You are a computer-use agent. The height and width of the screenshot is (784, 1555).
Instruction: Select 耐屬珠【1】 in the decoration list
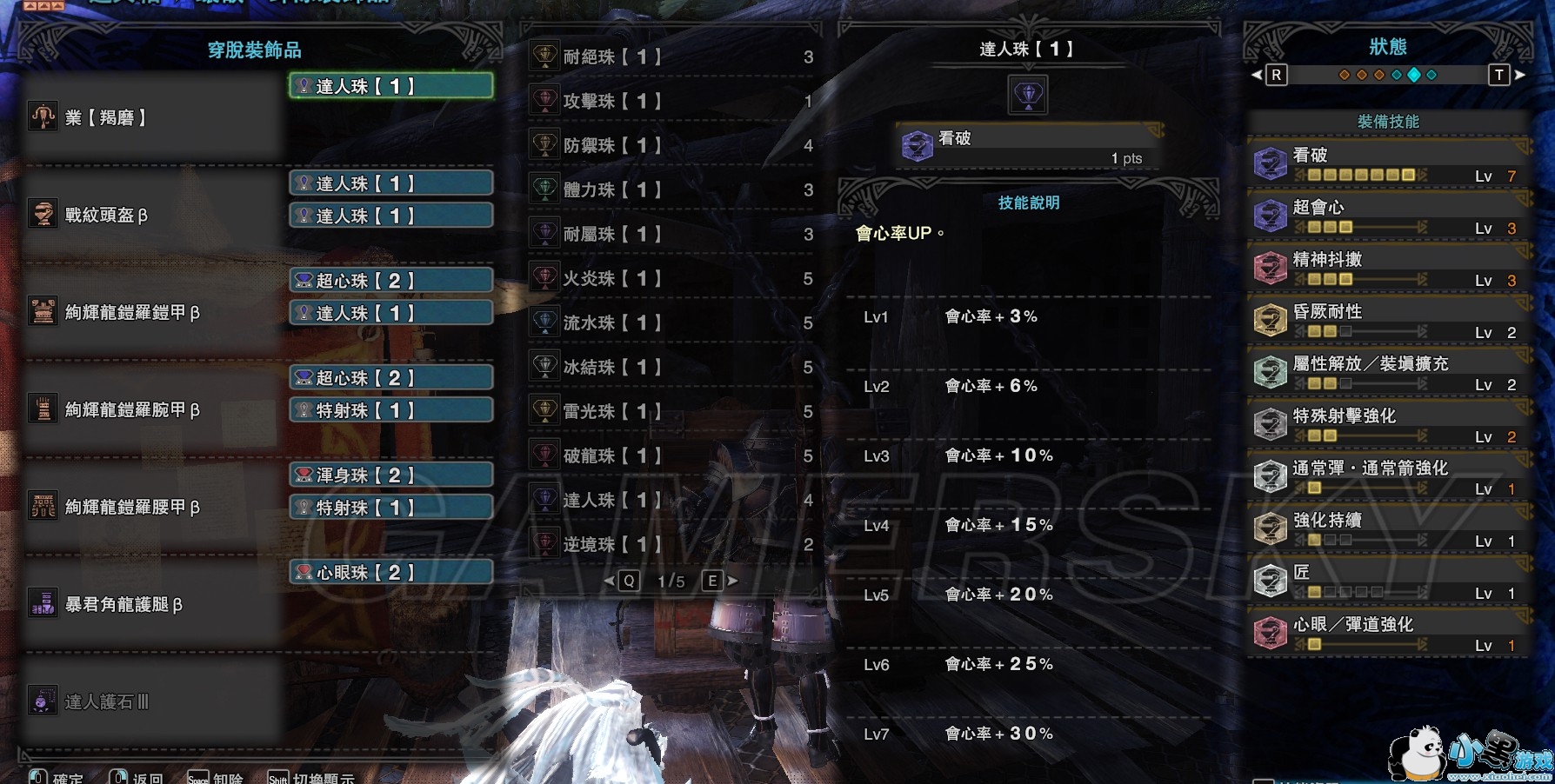tap(671, 235)
